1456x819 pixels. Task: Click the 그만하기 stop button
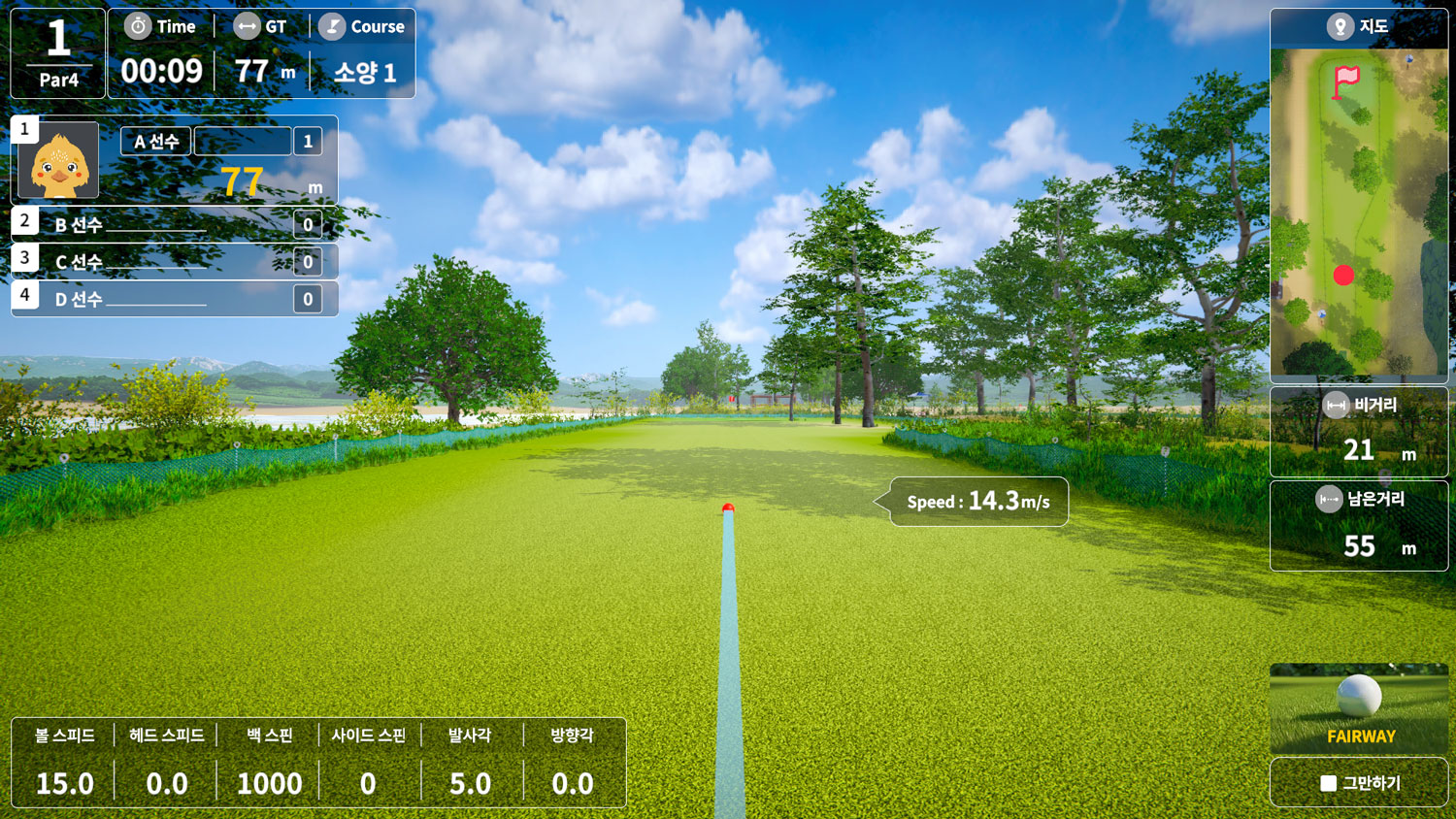point(1359,782)
